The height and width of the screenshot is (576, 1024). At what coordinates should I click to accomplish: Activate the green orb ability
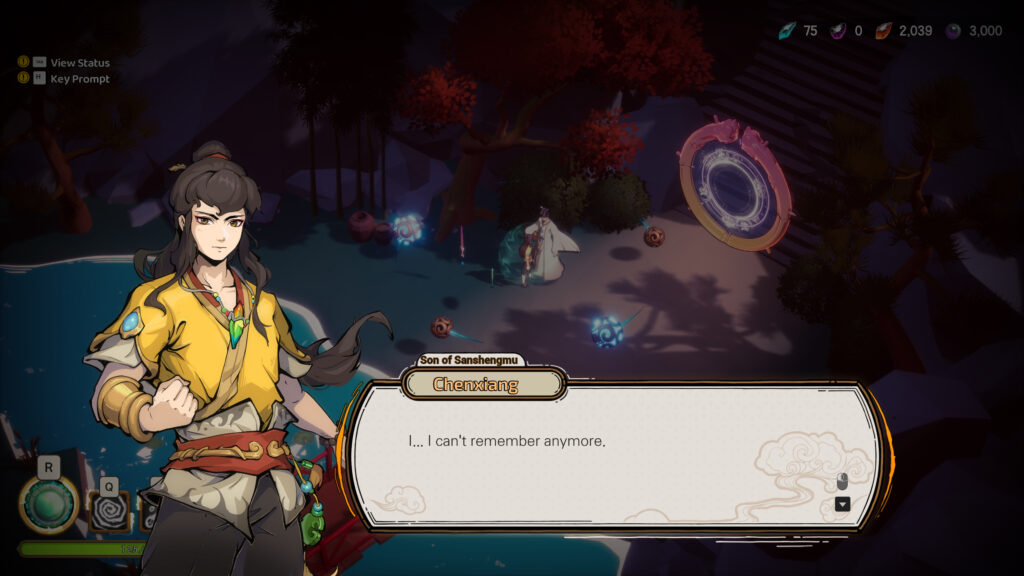click(x=48, y=504)
